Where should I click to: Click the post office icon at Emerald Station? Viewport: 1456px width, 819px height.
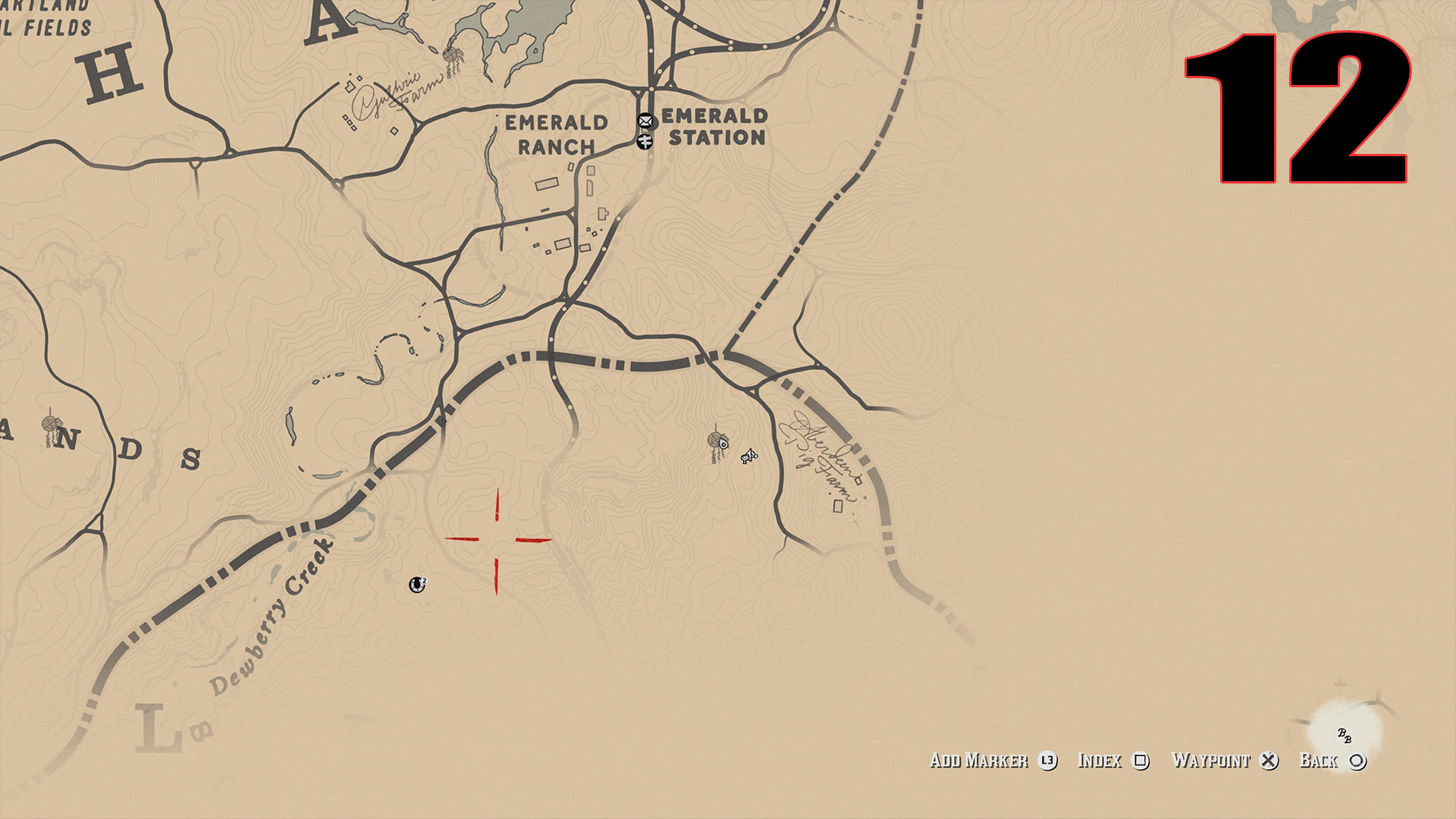coord(645,121)
